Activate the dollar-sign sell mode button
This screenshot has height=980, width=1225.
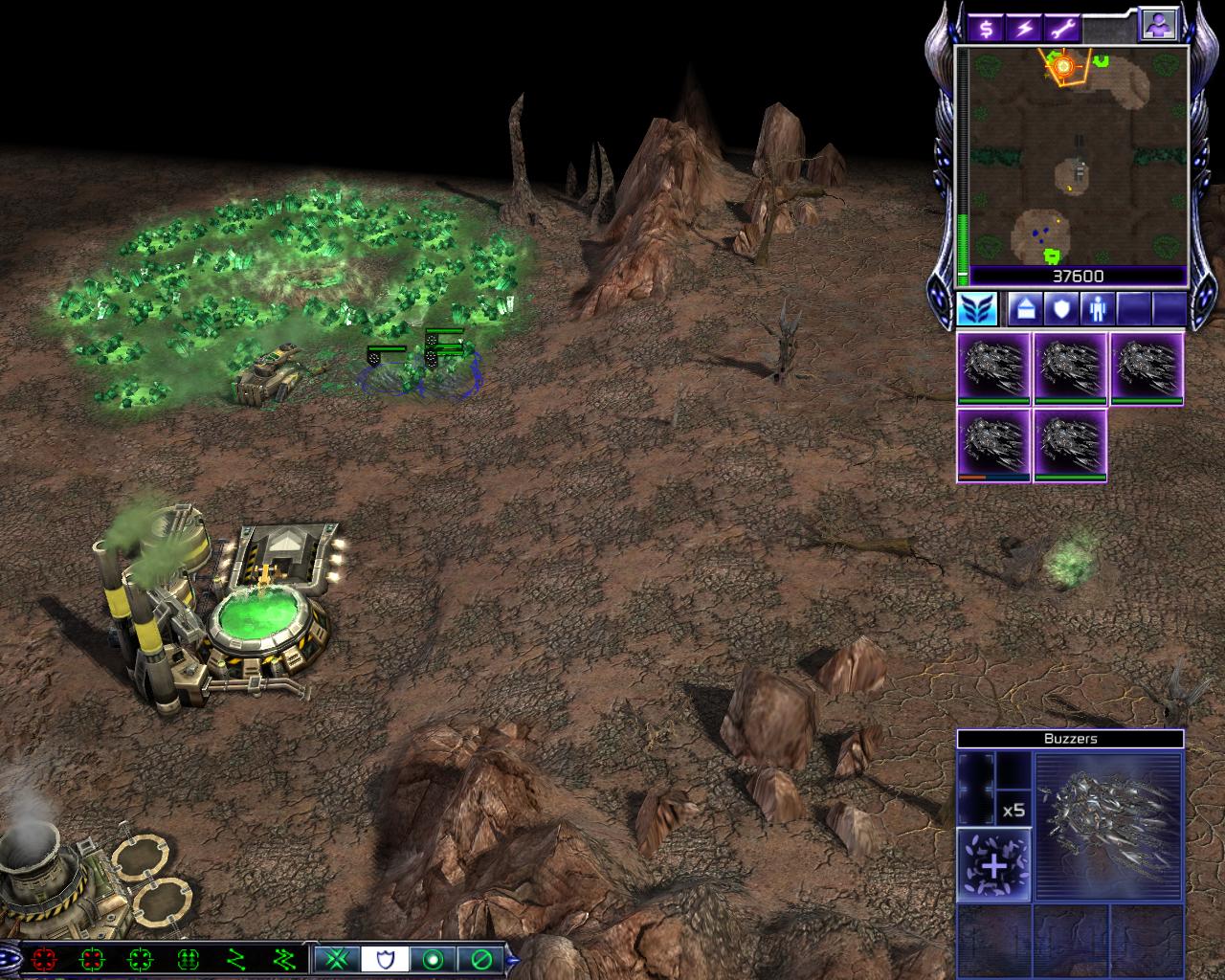(986, 29)
